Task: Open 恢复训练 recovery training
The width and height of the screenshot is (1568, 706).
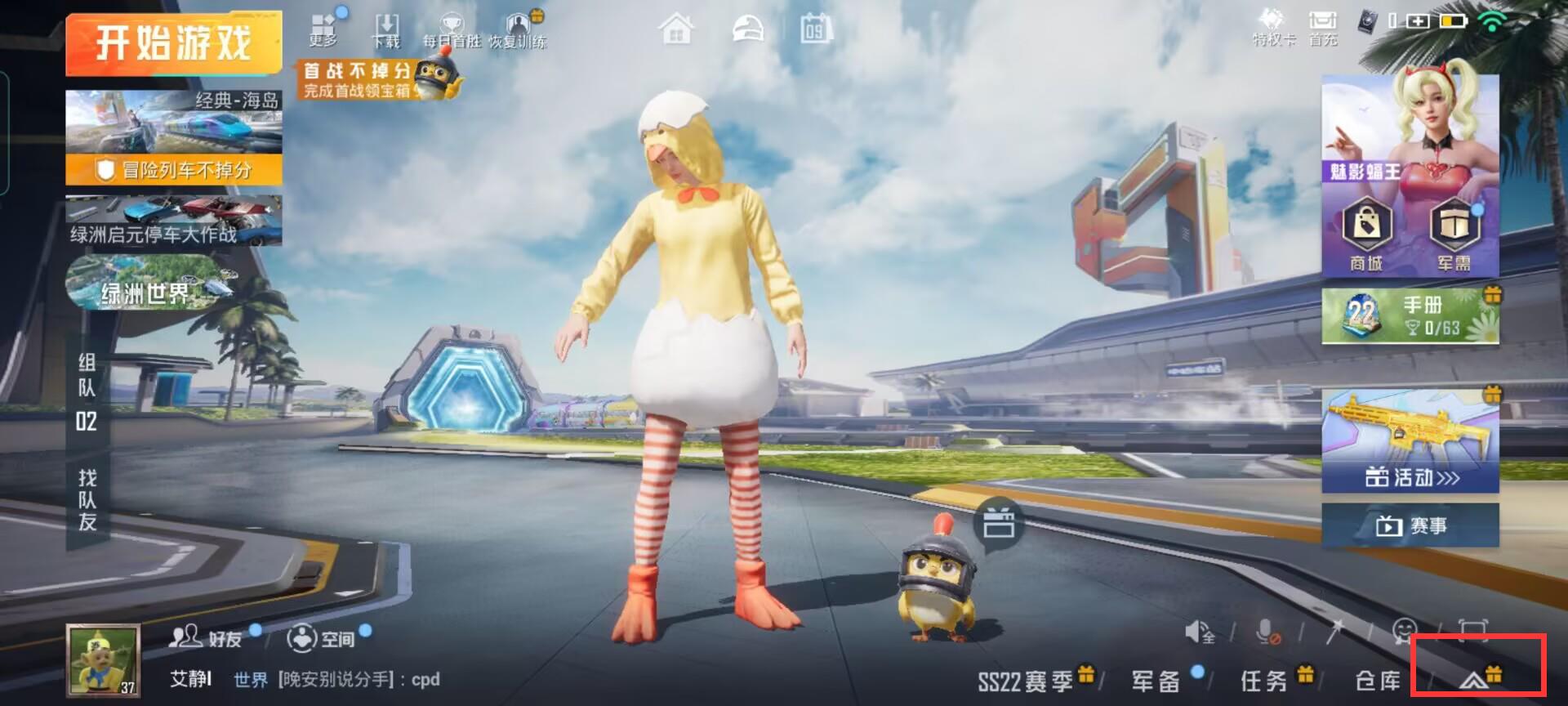Action: point(518,29)
